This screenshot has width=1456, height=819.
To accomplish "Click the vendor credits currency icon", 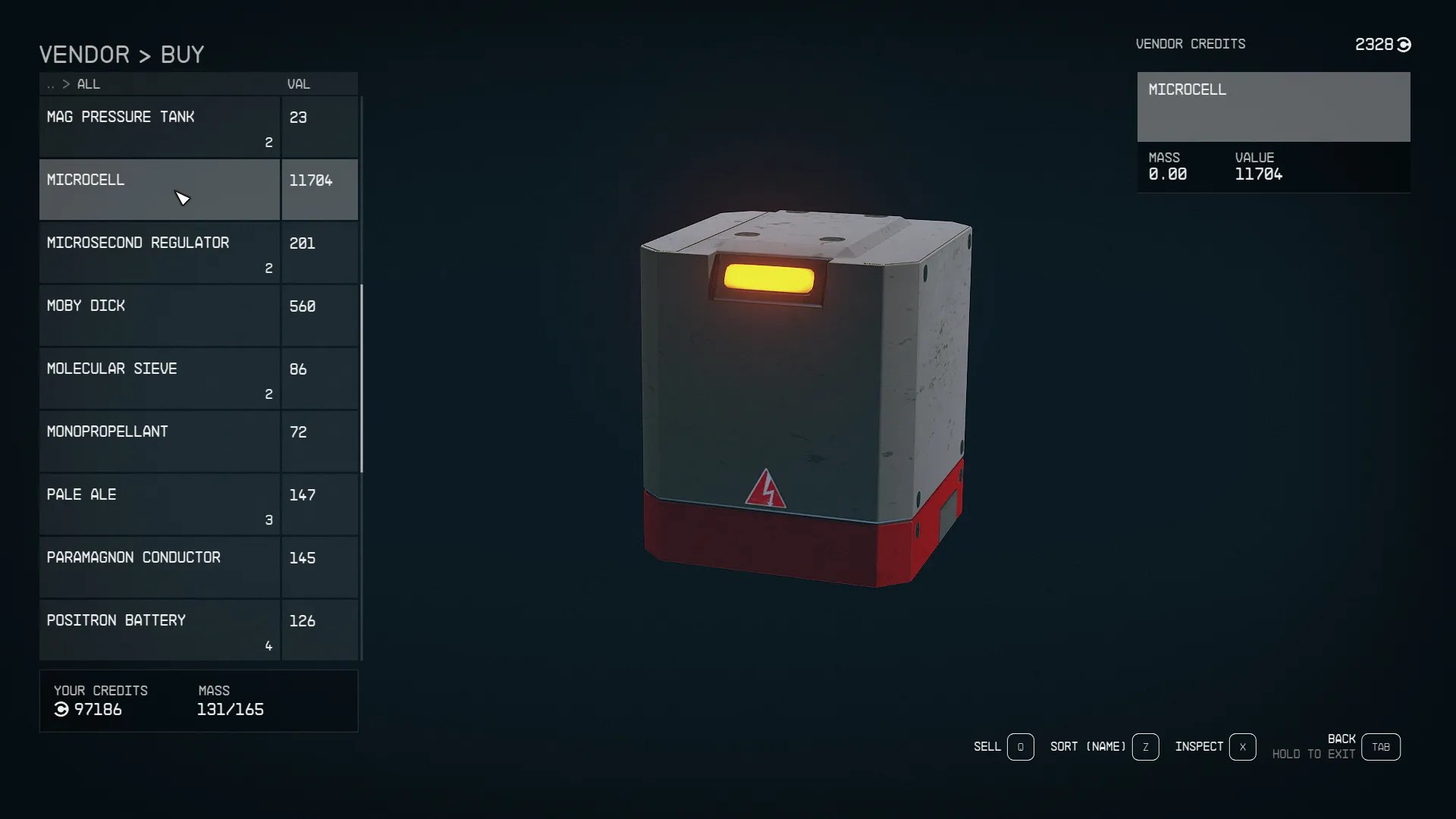I will click(x=1405, y=45).
